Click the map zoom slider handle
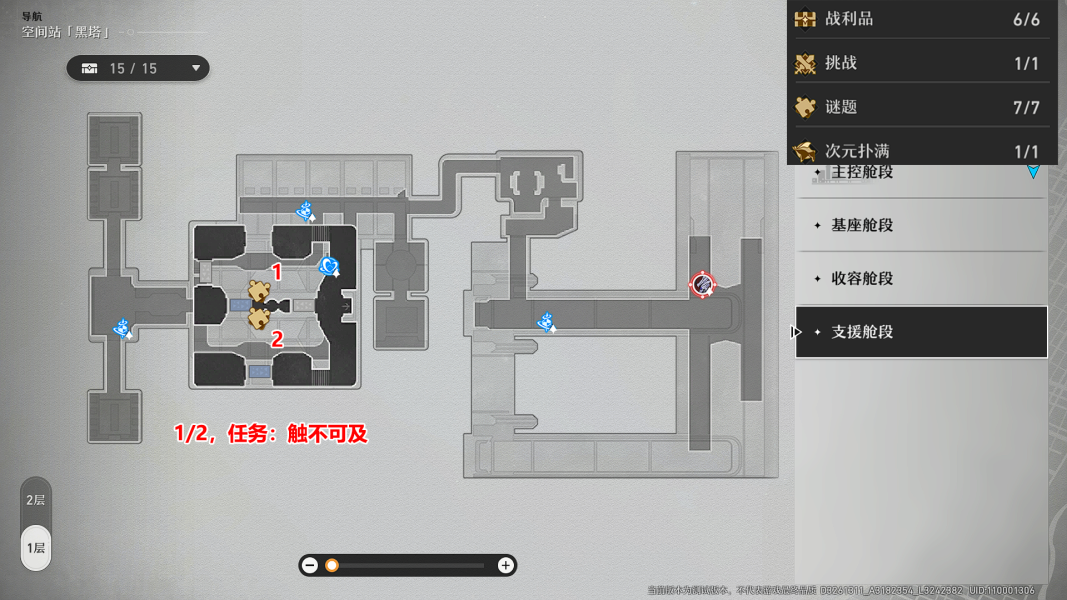 click(x=332, y=566)
